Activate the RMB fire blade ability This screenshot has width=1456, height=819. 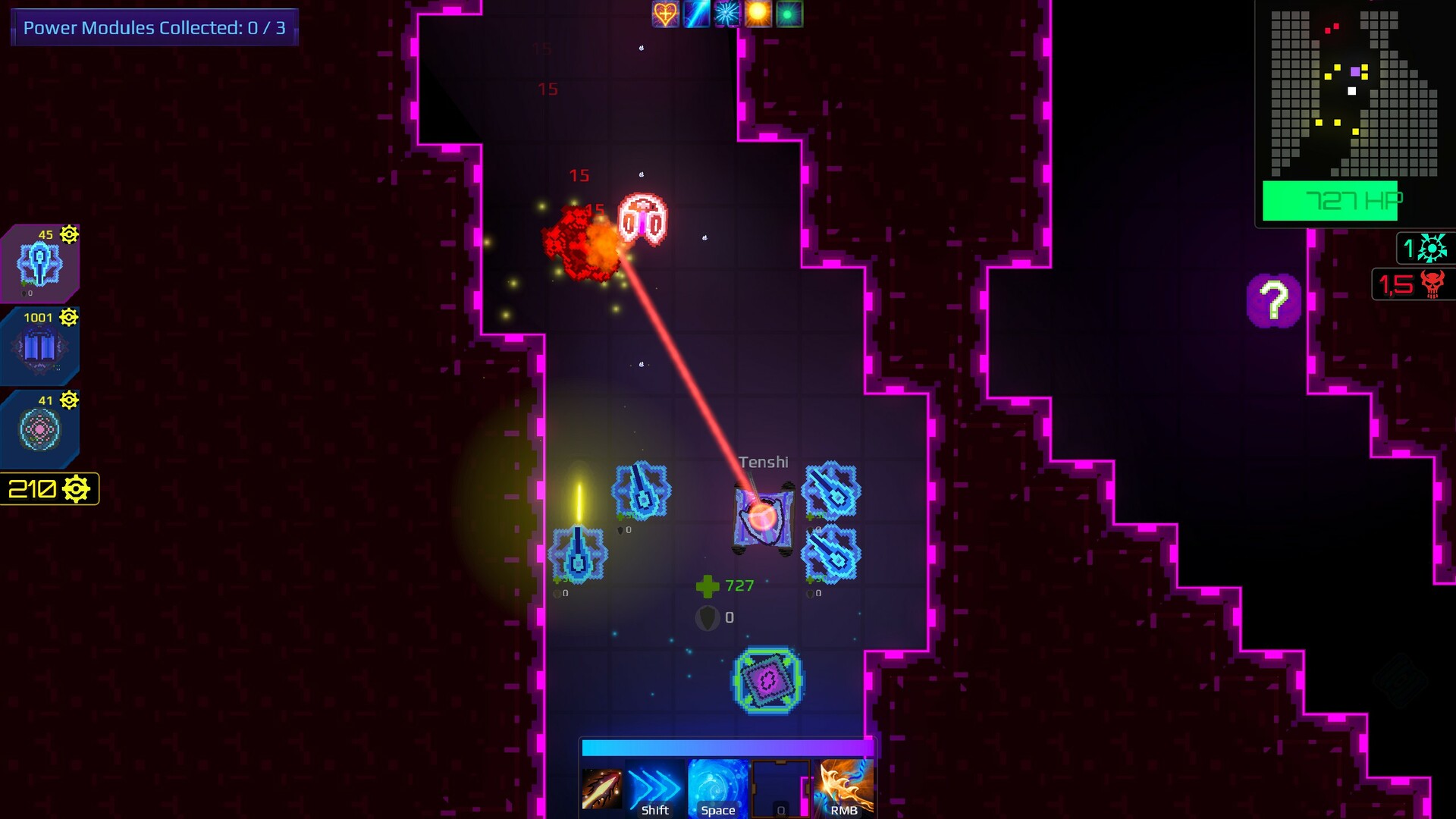(x=843, y=787)
